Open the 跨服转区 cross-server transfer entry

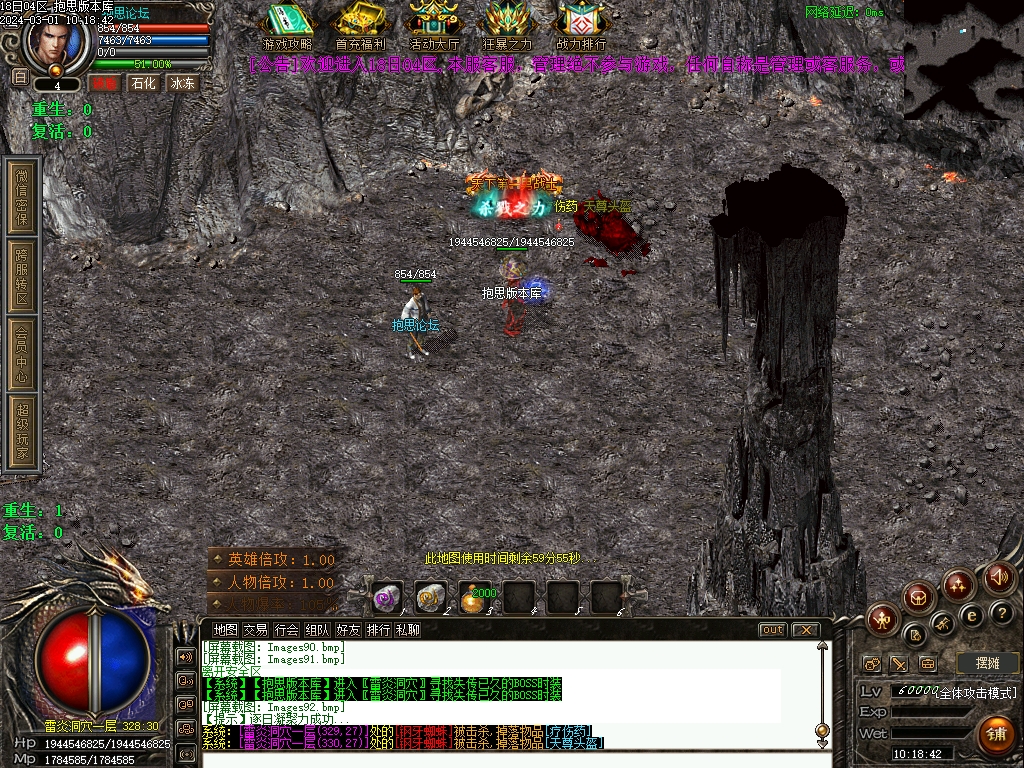22,277
